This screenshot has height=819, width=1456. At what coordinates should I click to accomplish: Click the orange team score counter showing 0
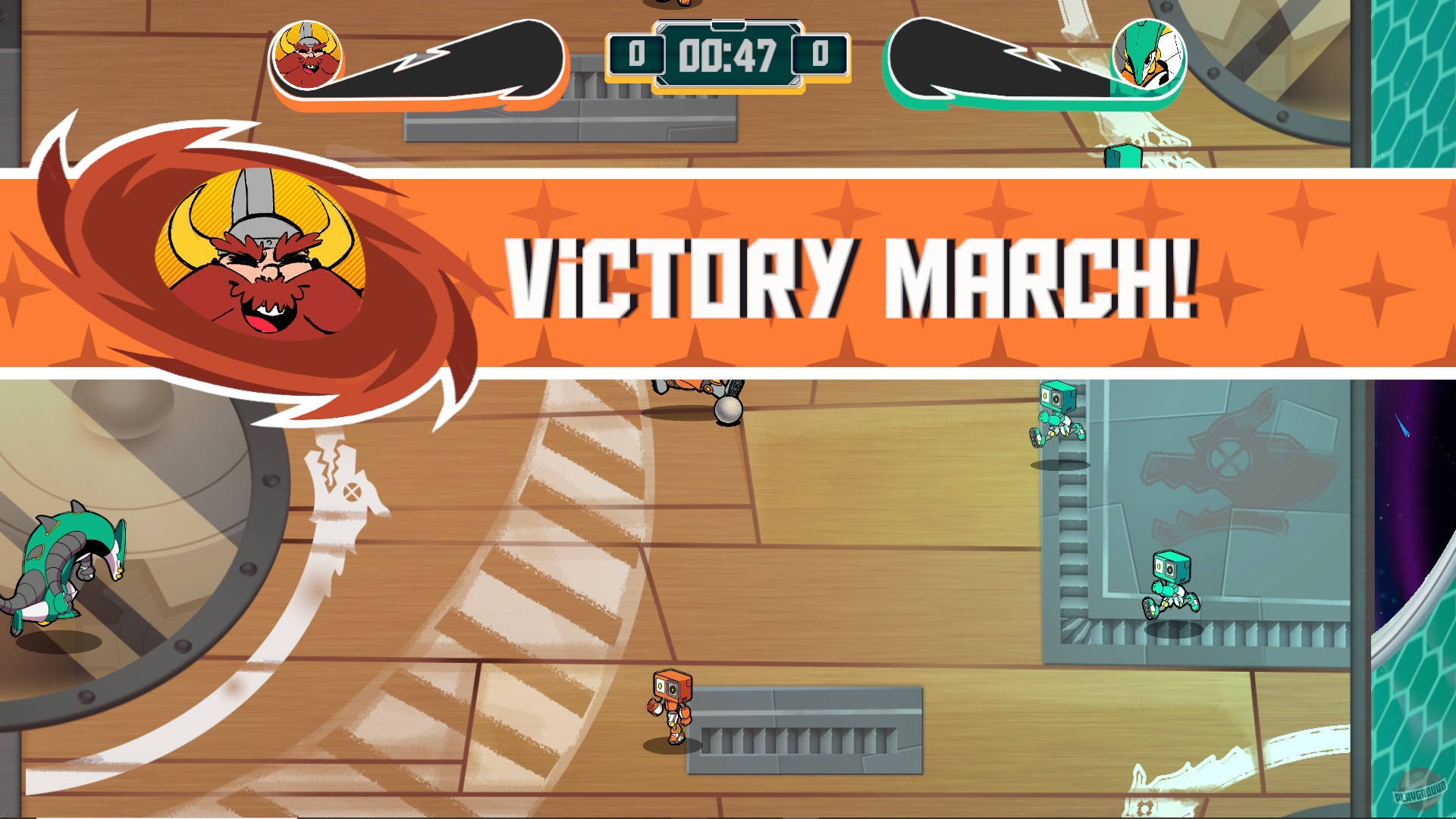[637, 53]
